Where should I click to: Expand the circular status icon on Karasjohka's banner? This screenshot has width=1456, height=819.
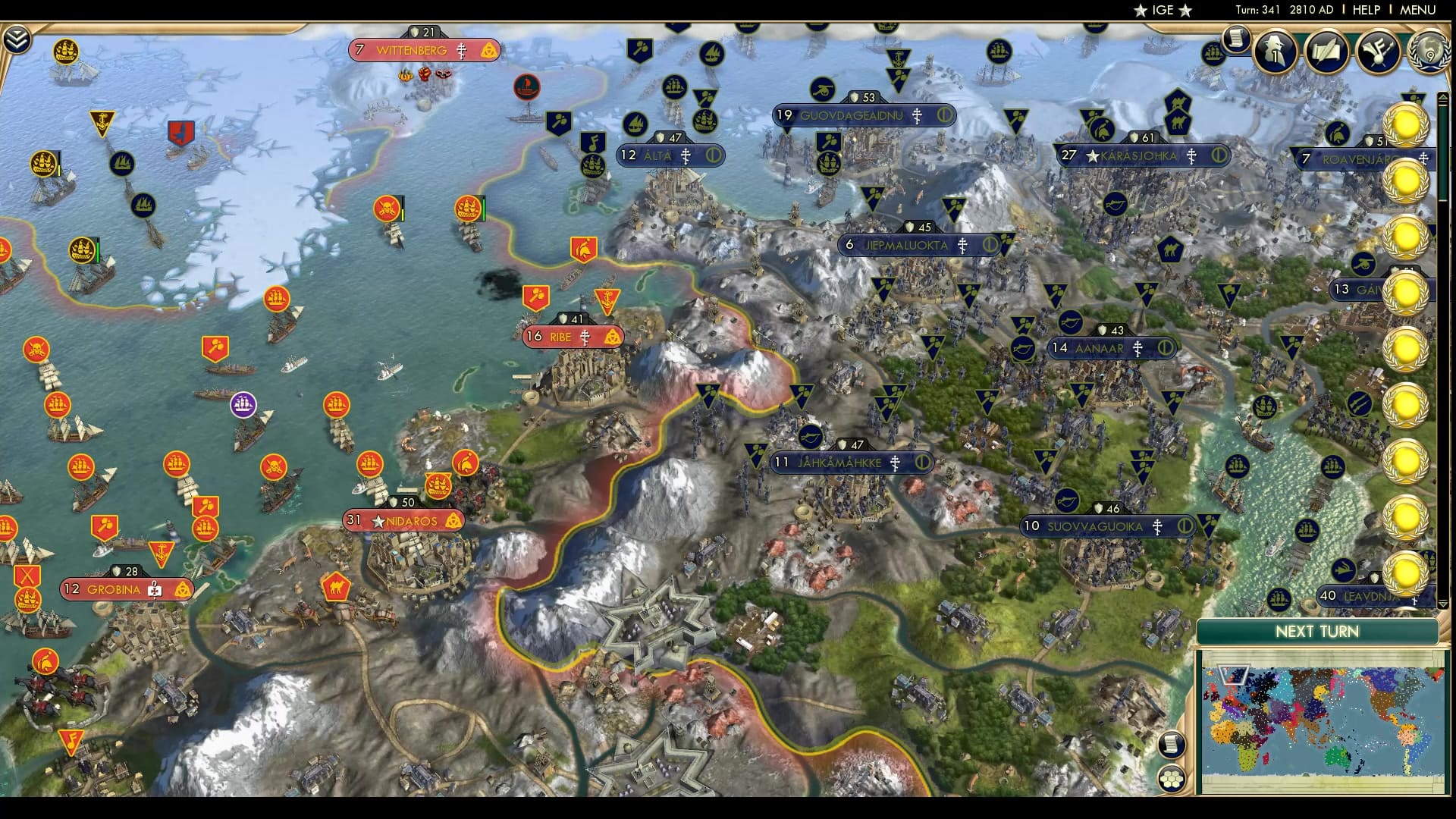click(1217, 155)
